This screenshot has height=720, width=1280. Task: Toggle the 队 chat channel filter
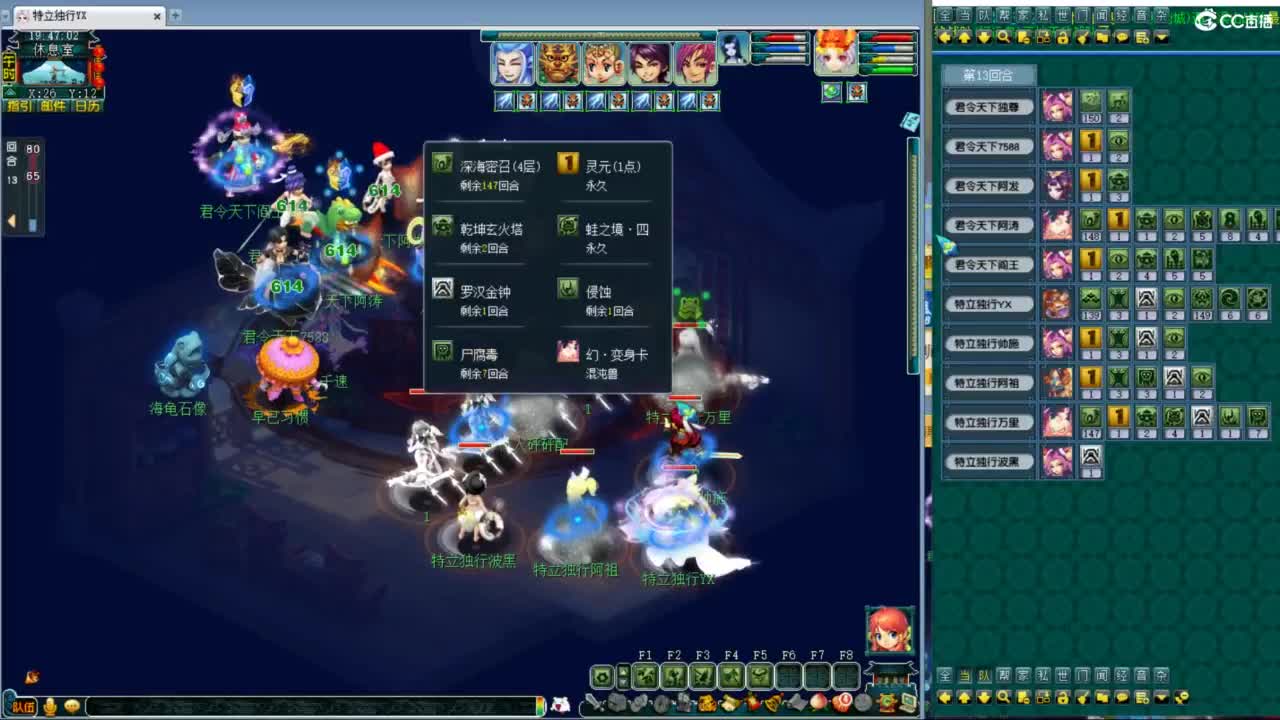(x=982, y=16)
